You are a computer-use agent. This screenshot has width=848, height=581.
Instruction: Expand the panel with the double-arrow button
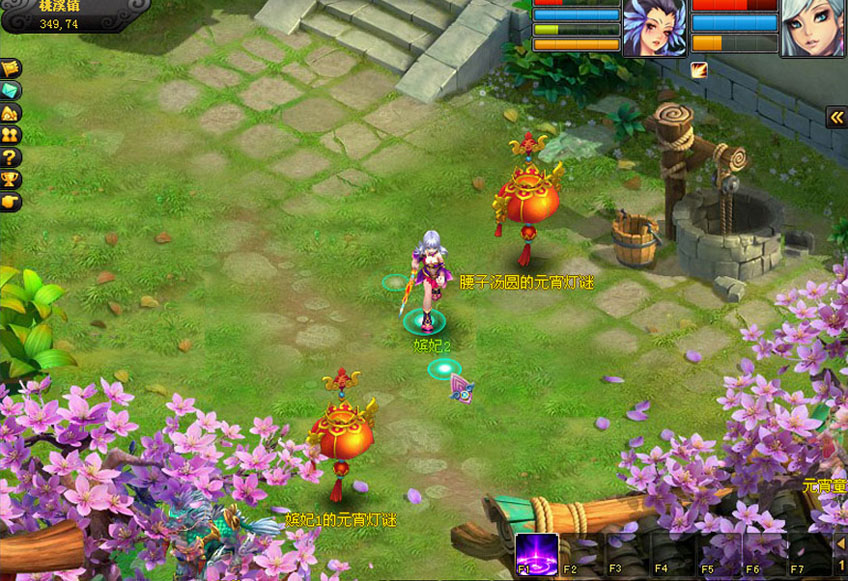tap(836, 117)
